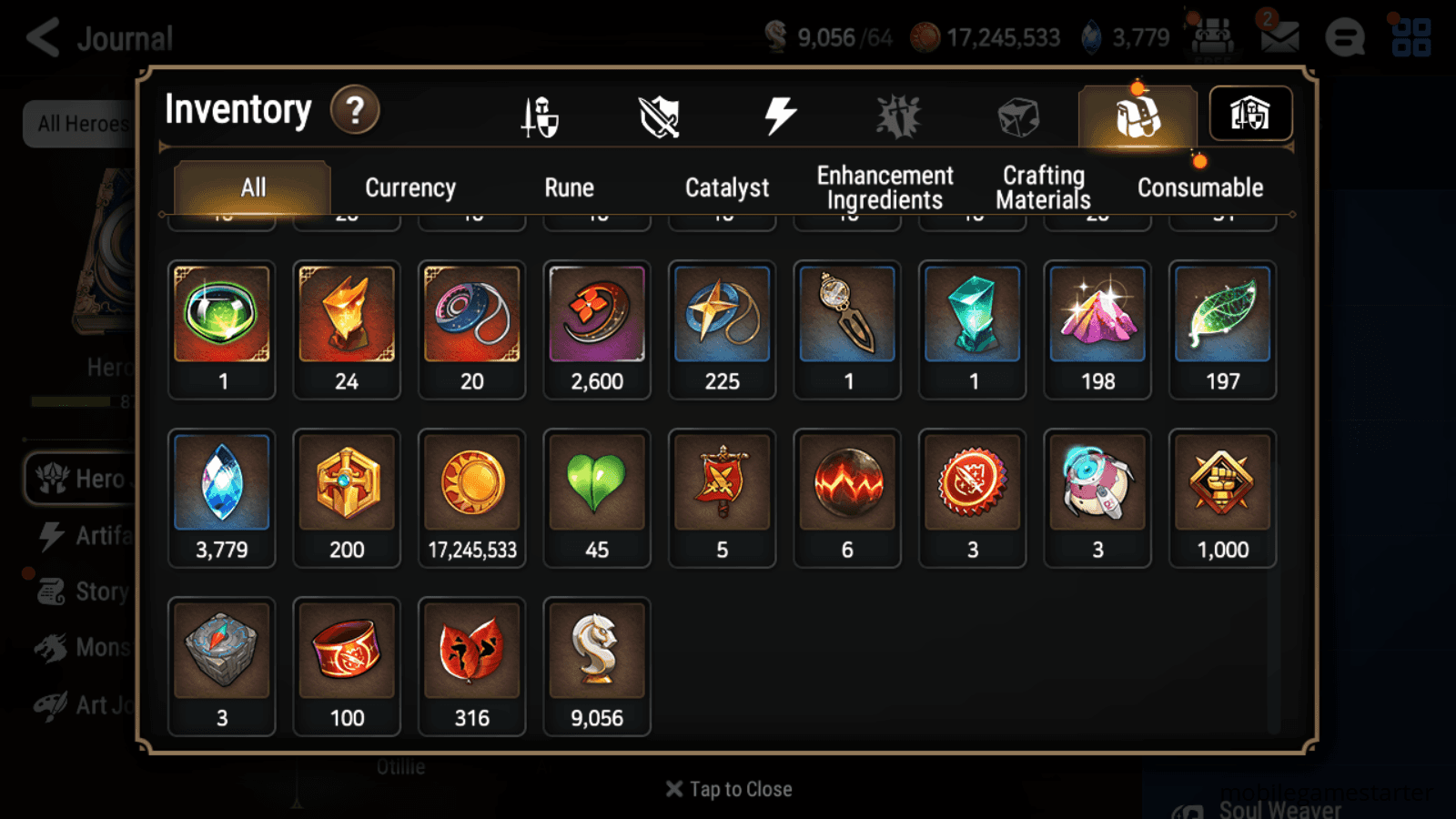The width and height of the screenshot is (1456, 819).
Task: Click the question mark help icon beside Inventory
Action: (x=355, y=110)
